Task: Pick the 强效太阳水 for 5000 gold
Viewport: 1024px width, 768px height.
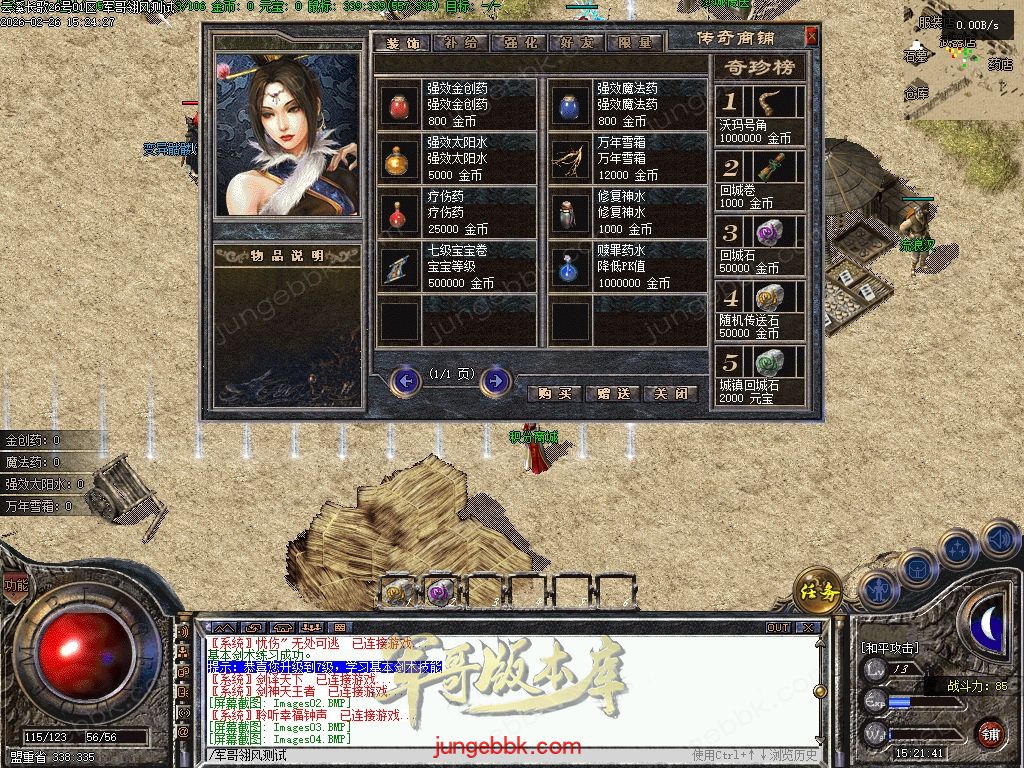Action: pos(400,159)
